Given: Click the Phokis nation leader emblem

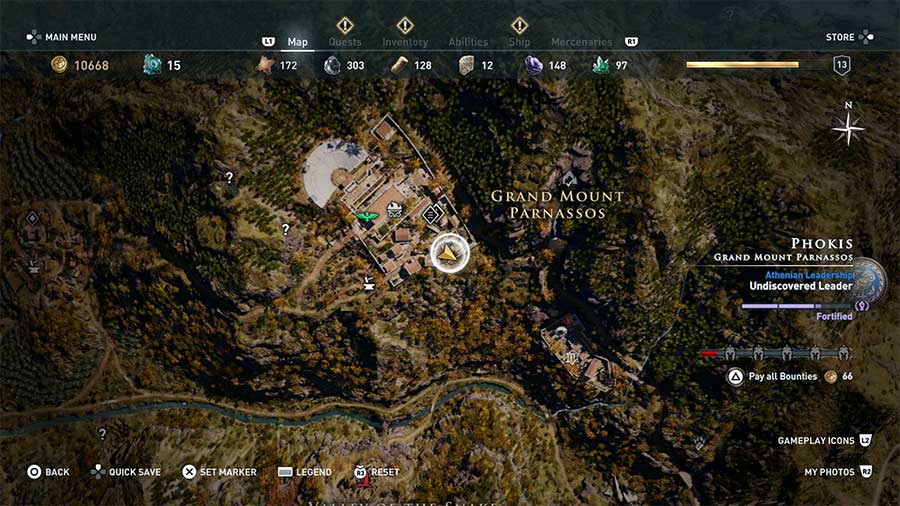Looking at the screenshot, I should [866, 281].
